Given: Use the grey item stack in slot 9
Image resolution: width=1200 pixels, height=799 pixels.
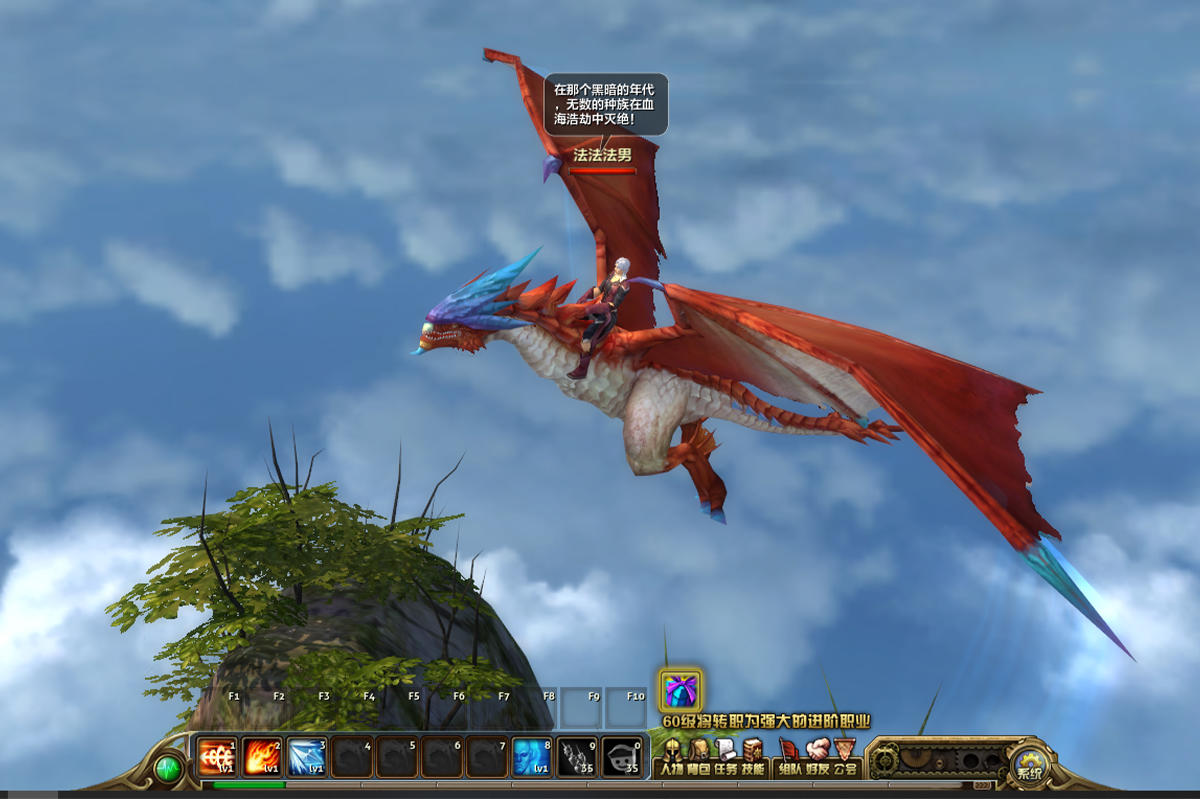Looking at the screenshot, I should (577, 757).
